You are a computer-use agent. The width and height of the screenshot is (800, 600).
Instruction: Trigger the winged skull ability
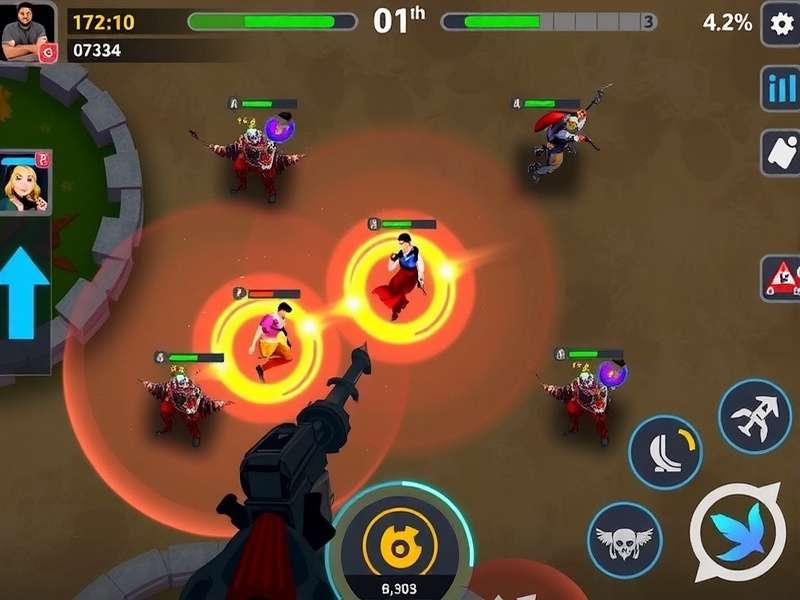(x=624, y=539)
